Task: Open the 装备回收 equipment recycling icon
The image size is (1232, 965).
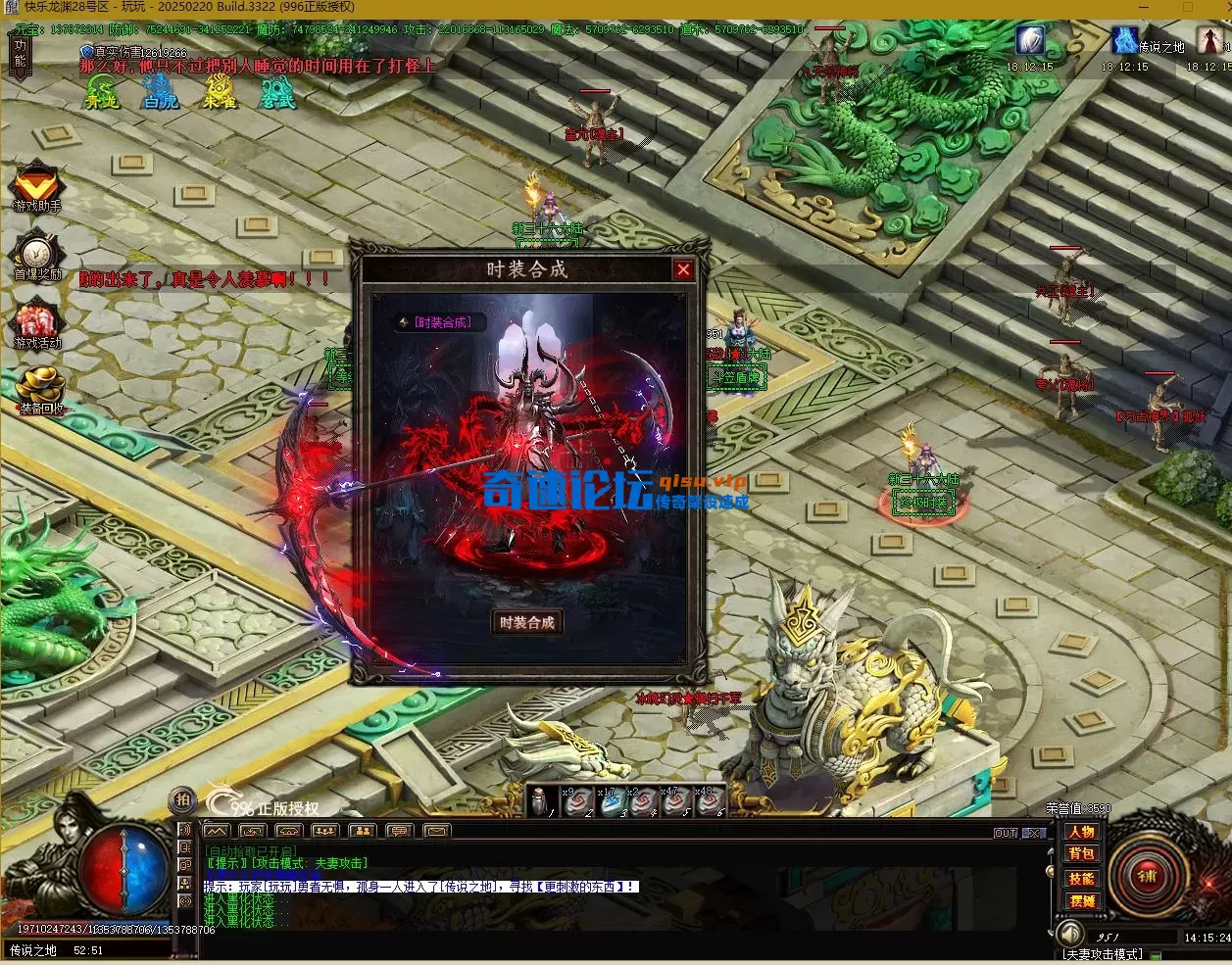Action: (39, 388)
